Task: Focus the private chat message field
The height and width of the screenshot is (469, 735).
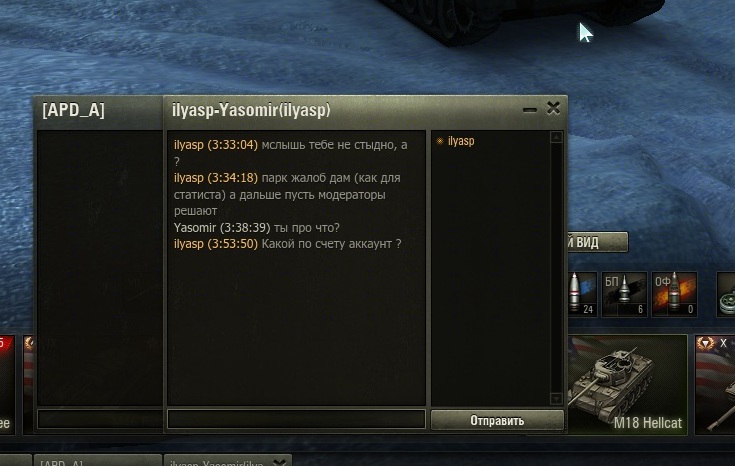Action: [296, 419]
